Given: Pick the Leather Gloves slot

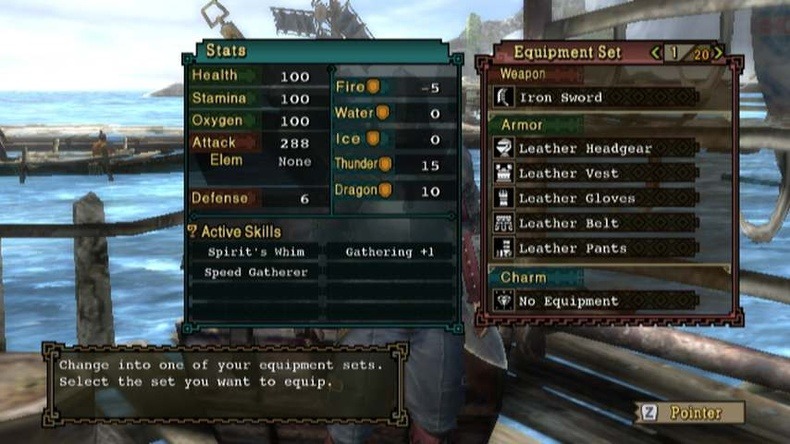Looking at the screenshot, I should click(595, 198).
